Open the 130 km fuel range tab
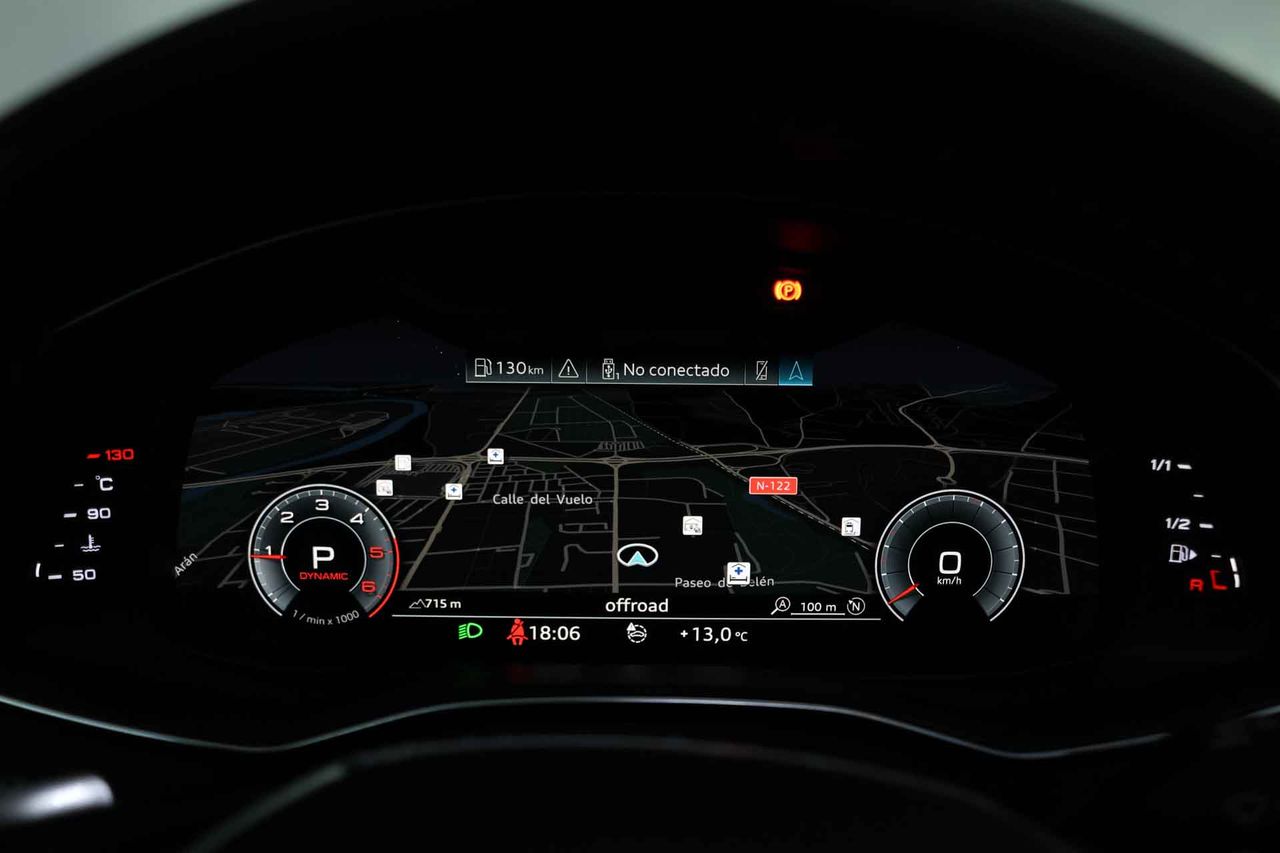This screenshot has height=853, width=1280. coord(509,369)
